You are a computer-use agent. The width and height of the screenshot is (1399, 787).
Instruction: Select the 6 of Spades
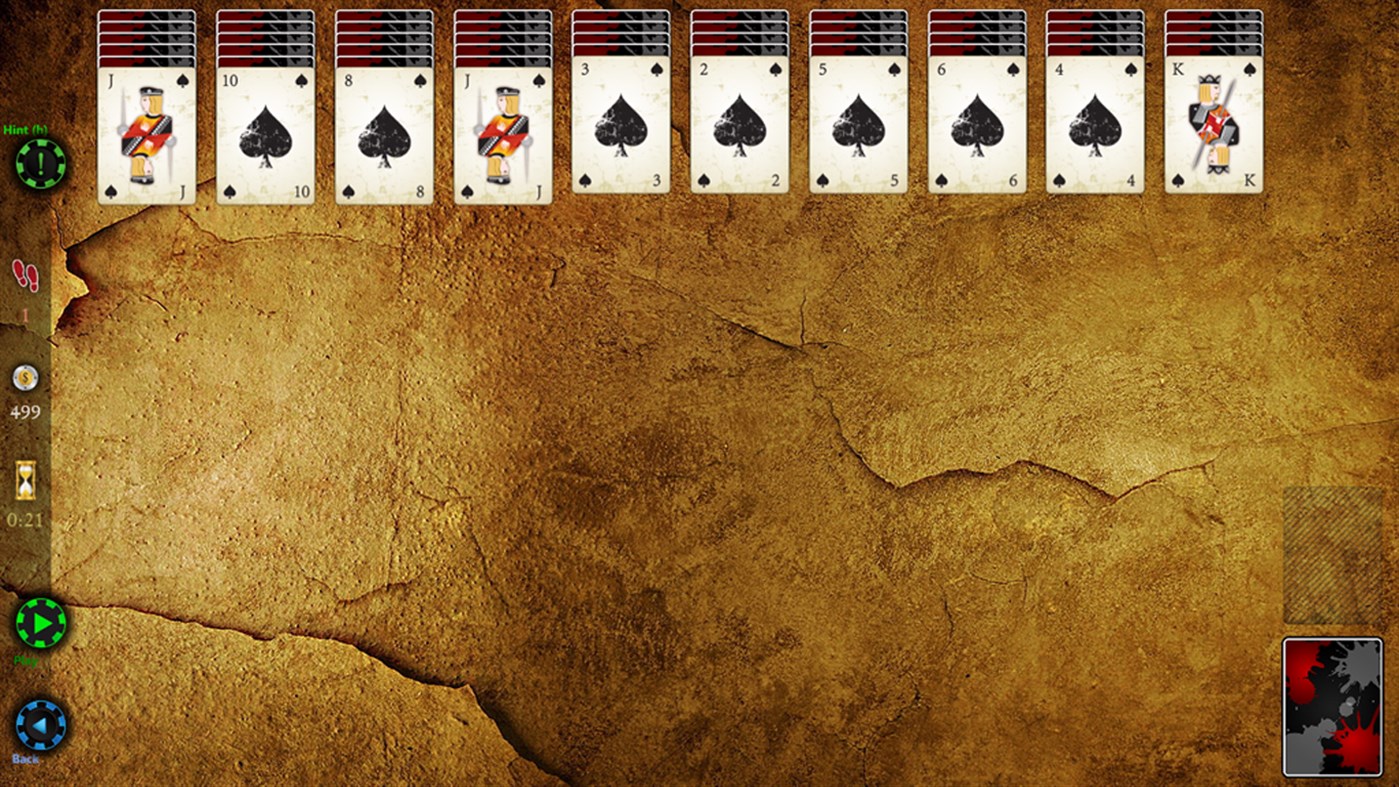(x=977, y=130)
